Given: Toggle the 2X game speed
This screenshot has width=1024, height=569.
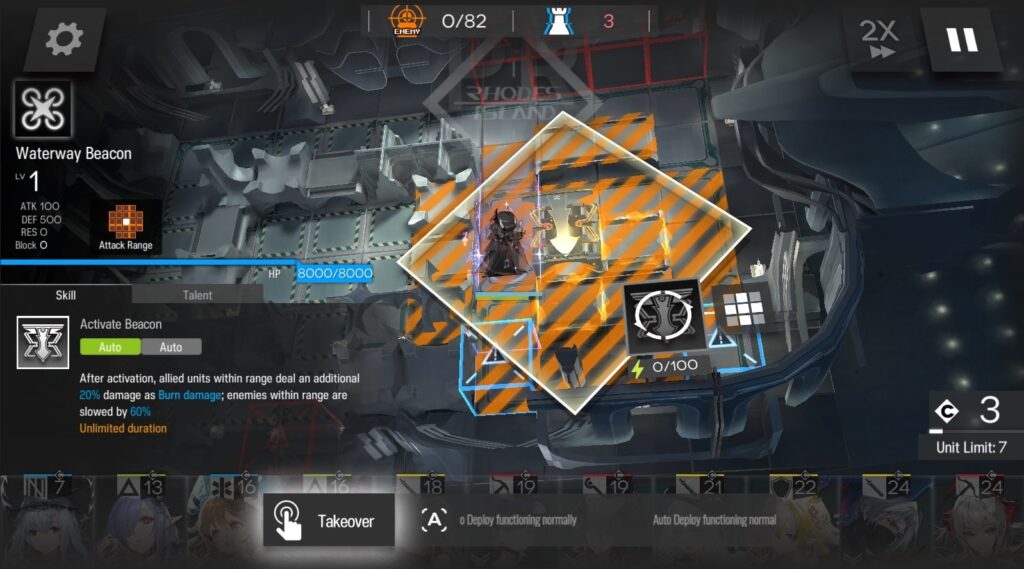Looking at the screenshot, I should [x=880, y=40].
